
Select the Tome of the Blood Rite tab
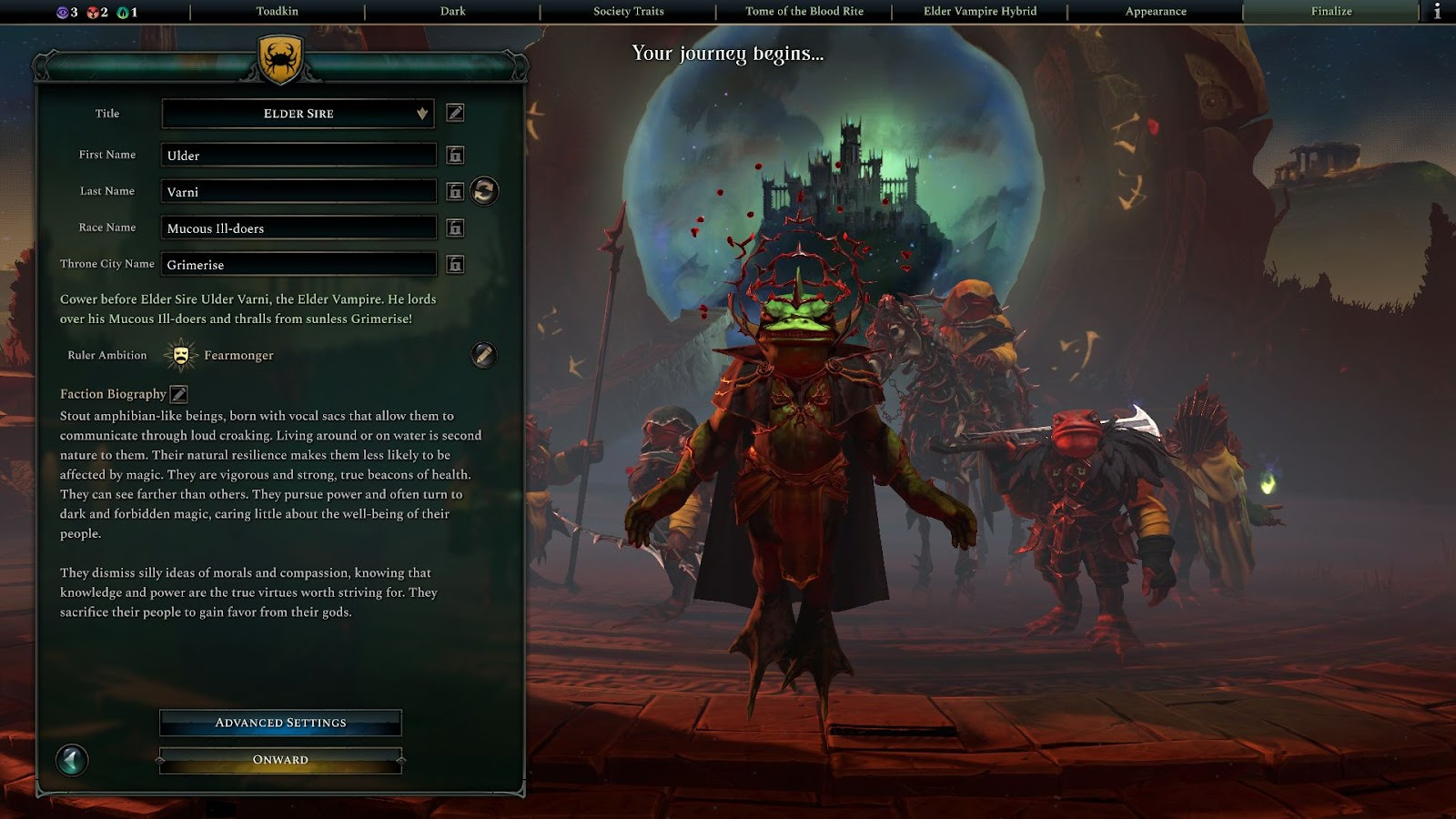point(804,12)
